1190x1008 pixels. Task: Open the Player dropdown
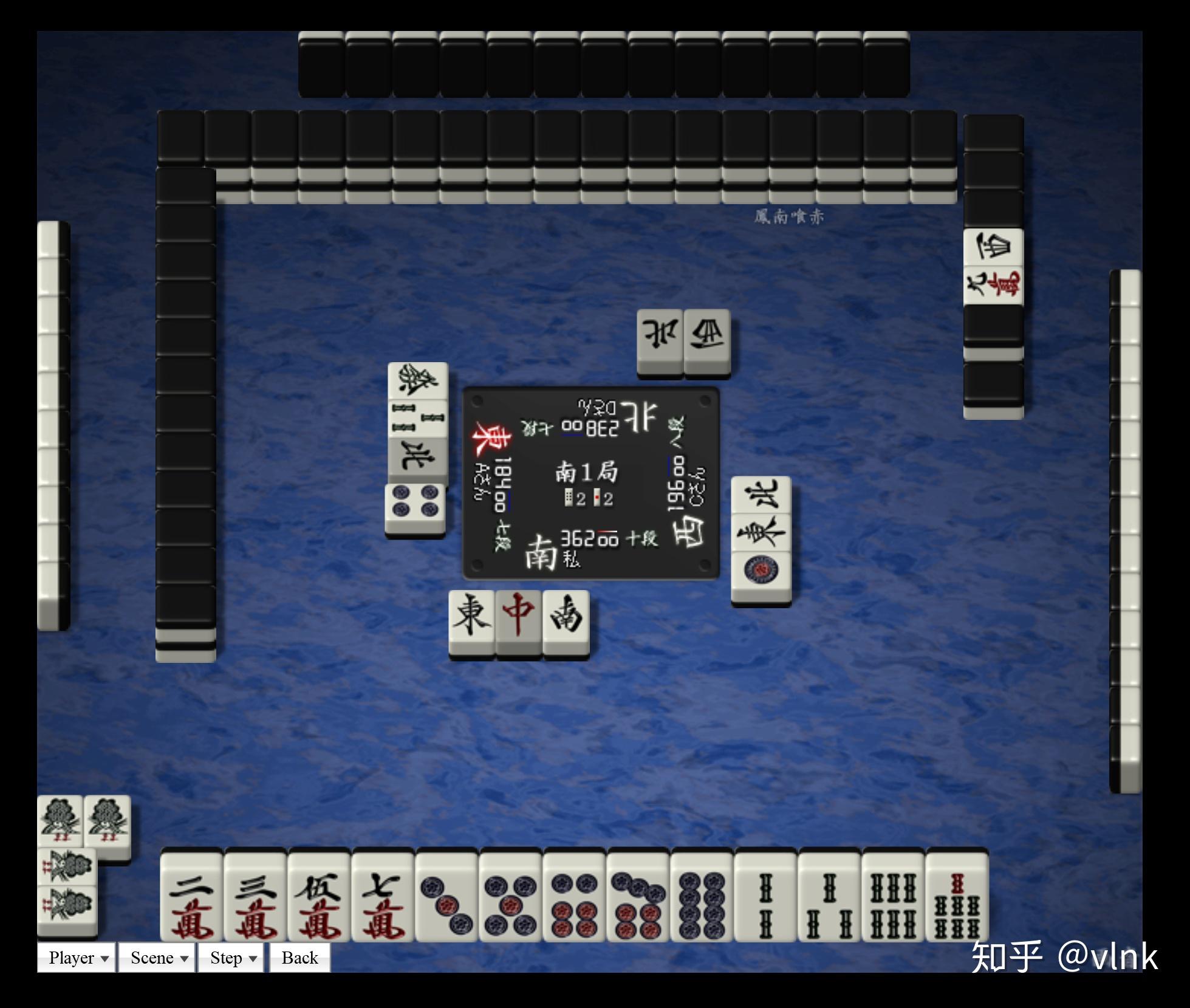point(77,958)
